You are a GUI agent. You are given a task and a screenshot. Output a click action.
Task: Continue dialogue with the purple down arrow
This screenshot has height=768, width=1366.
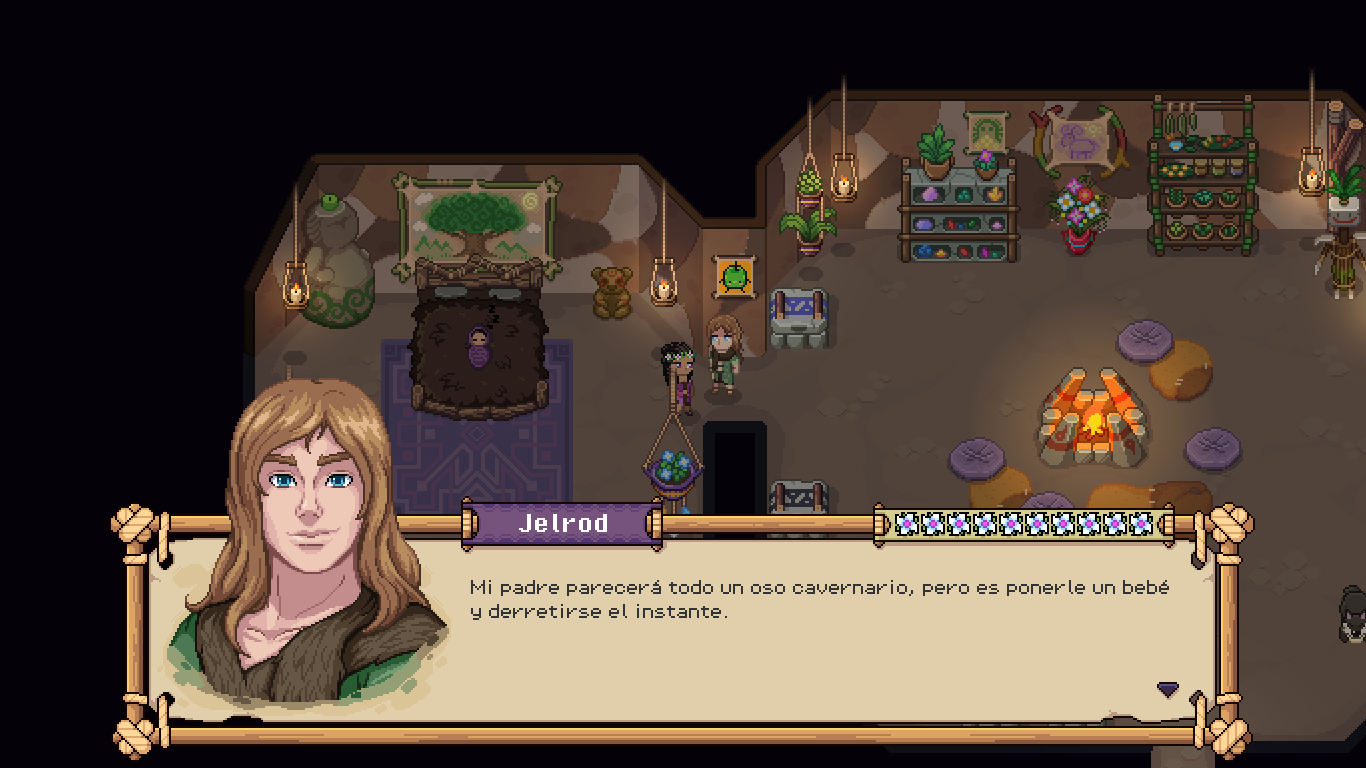[x=1167, y=689]
